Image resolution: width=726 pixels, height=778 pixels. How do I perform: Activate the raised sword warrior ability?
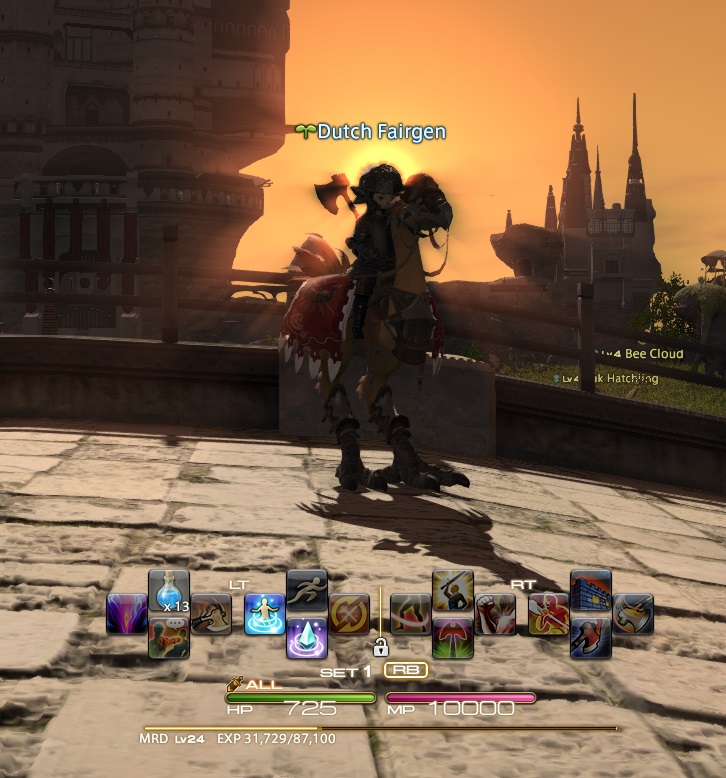453,592
